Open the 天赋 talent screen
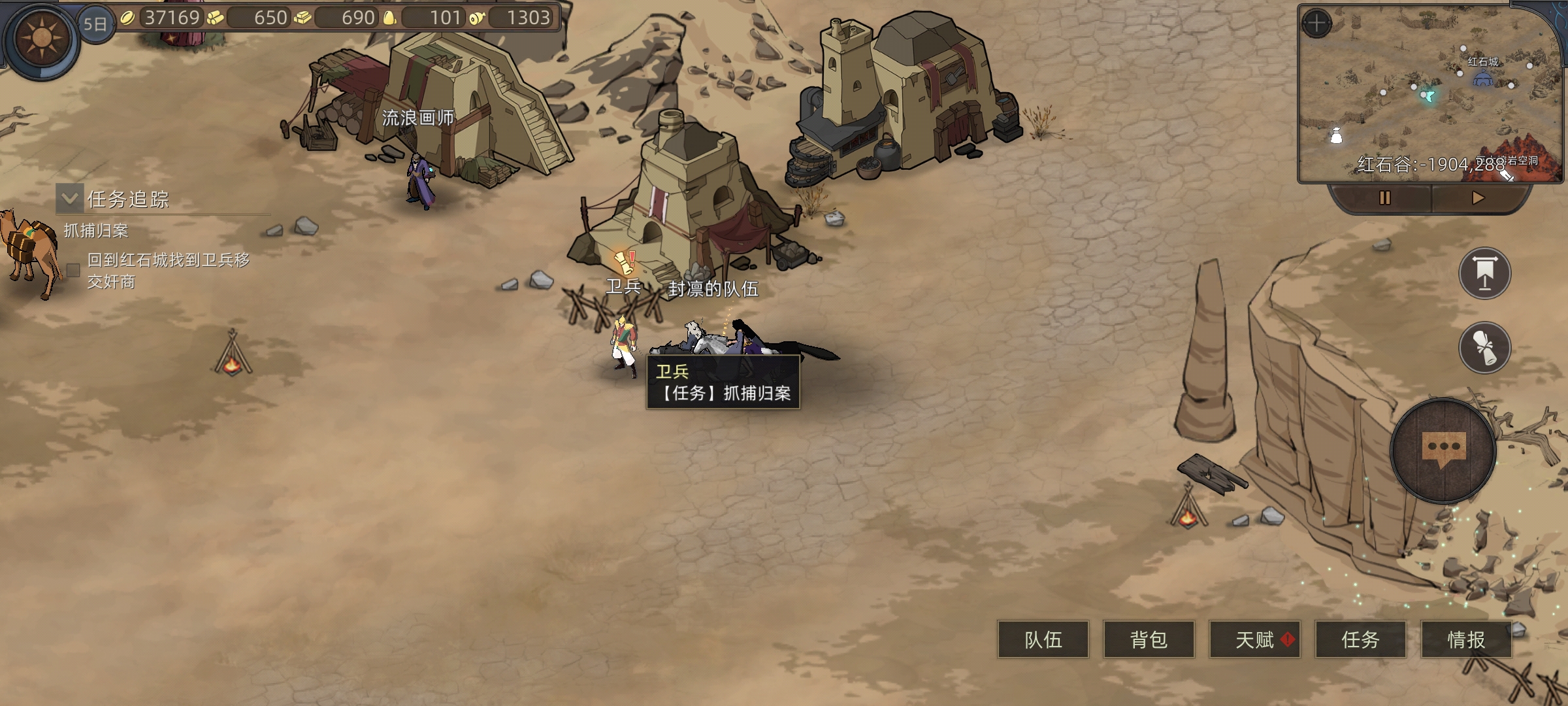The height and width of the screenshot is (706, 1568). tap(1254, 639)
